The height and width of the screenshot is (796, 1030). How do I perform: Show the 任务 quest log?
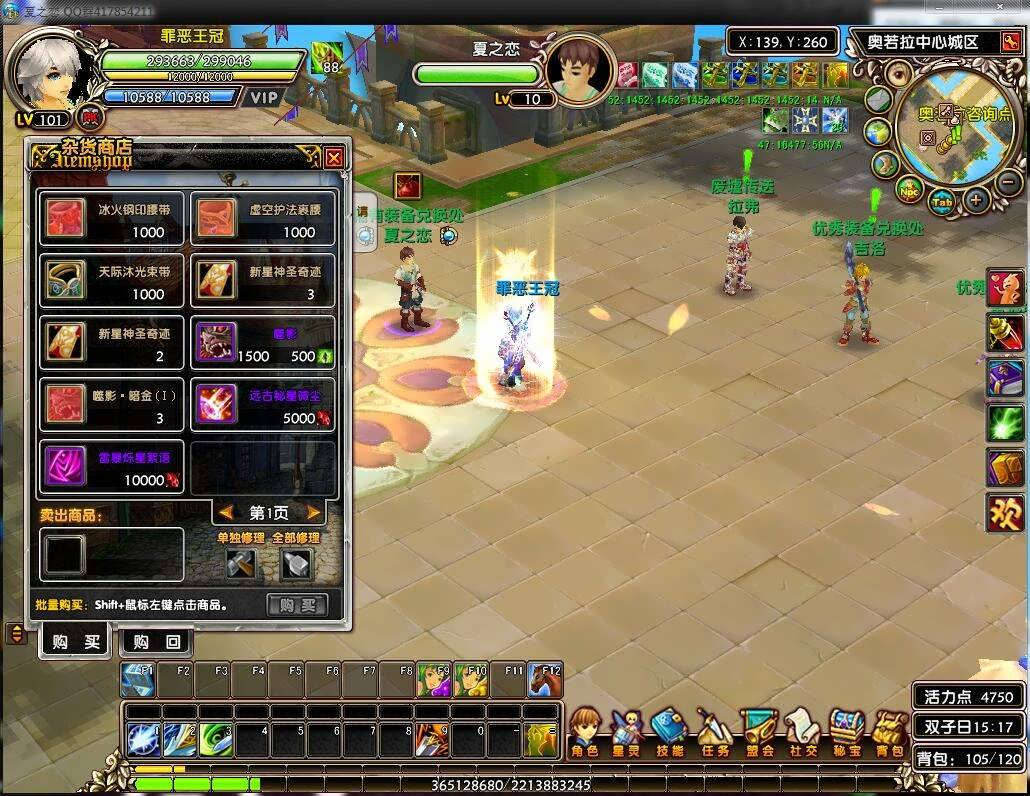point(713,734)
